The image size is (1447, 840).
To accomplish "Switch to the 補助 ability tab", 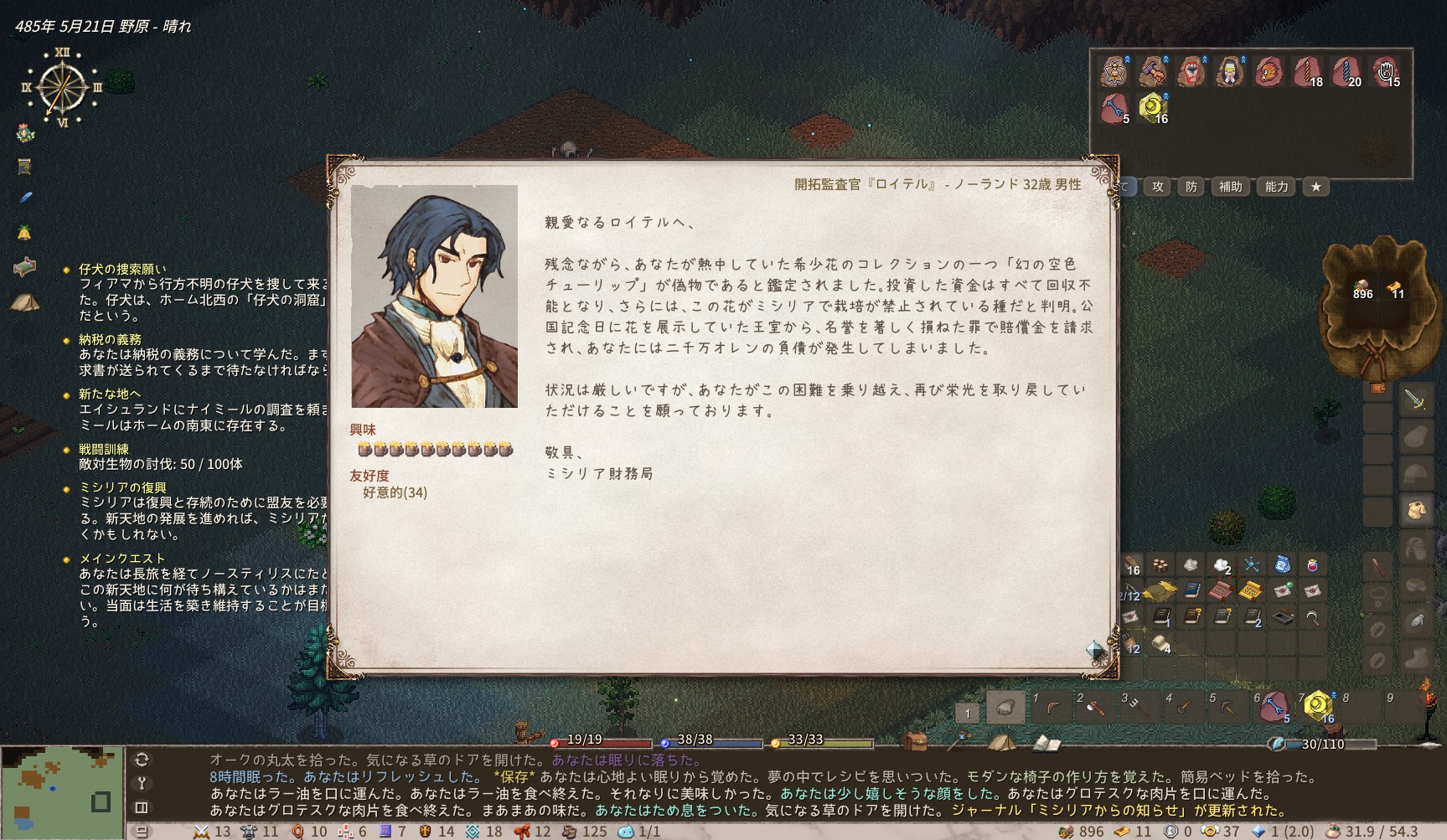I will coord(1230,187).
